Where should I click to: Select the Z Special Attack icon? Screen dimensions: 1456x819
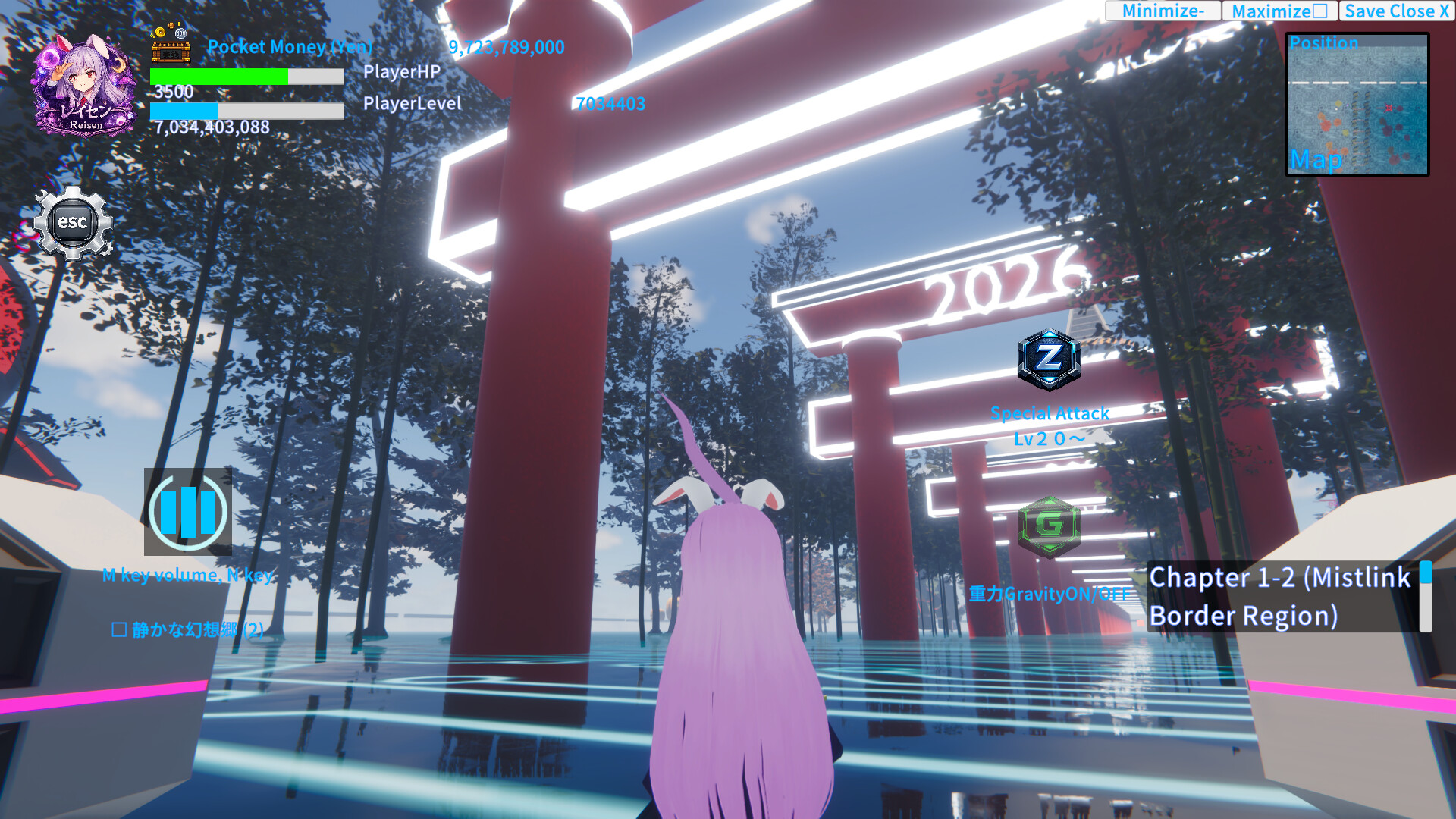pyautogui.click(x=1050, y=362)
